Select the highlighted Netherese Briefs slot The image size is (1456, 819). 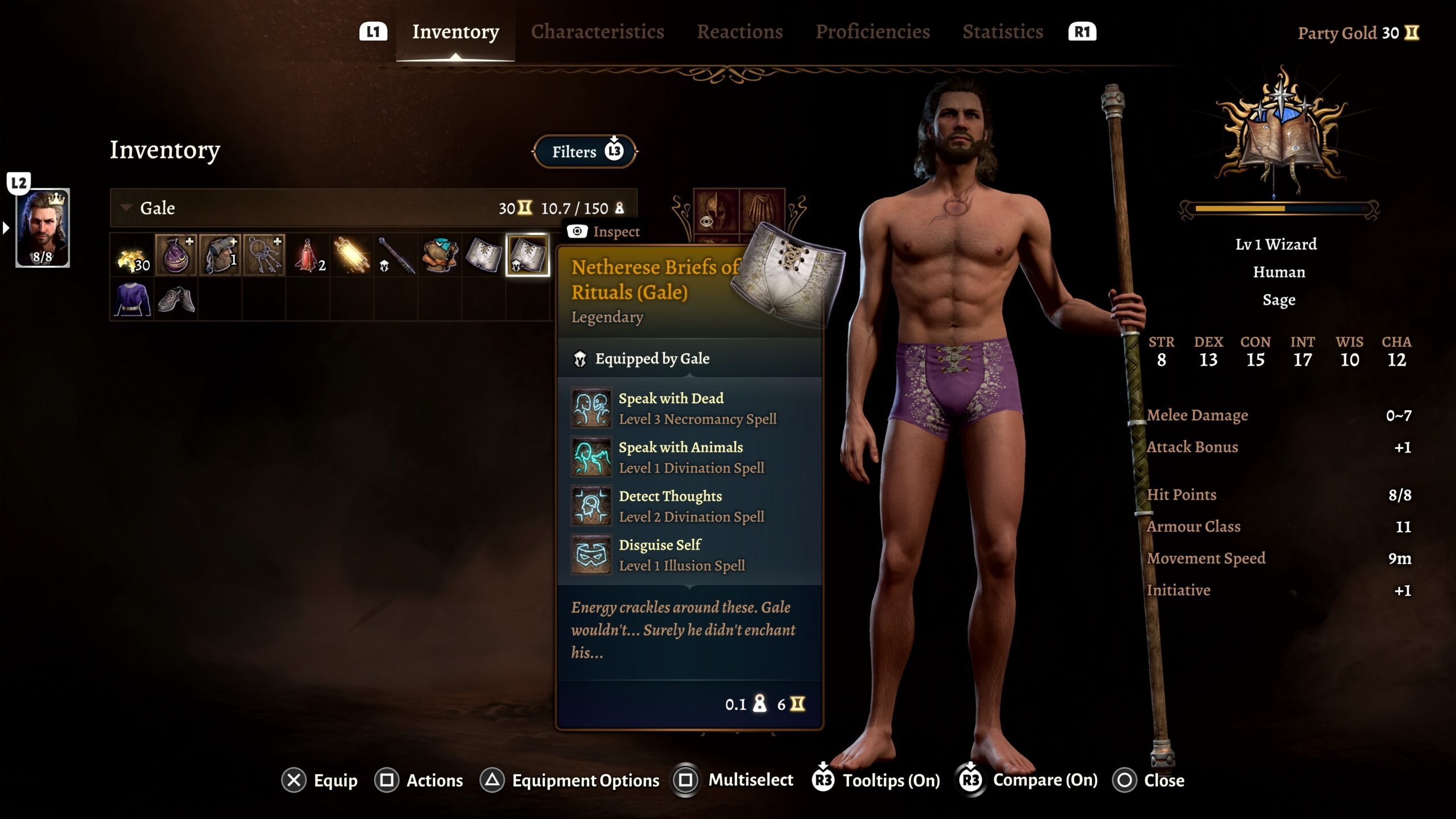click(x=528, y=255)
